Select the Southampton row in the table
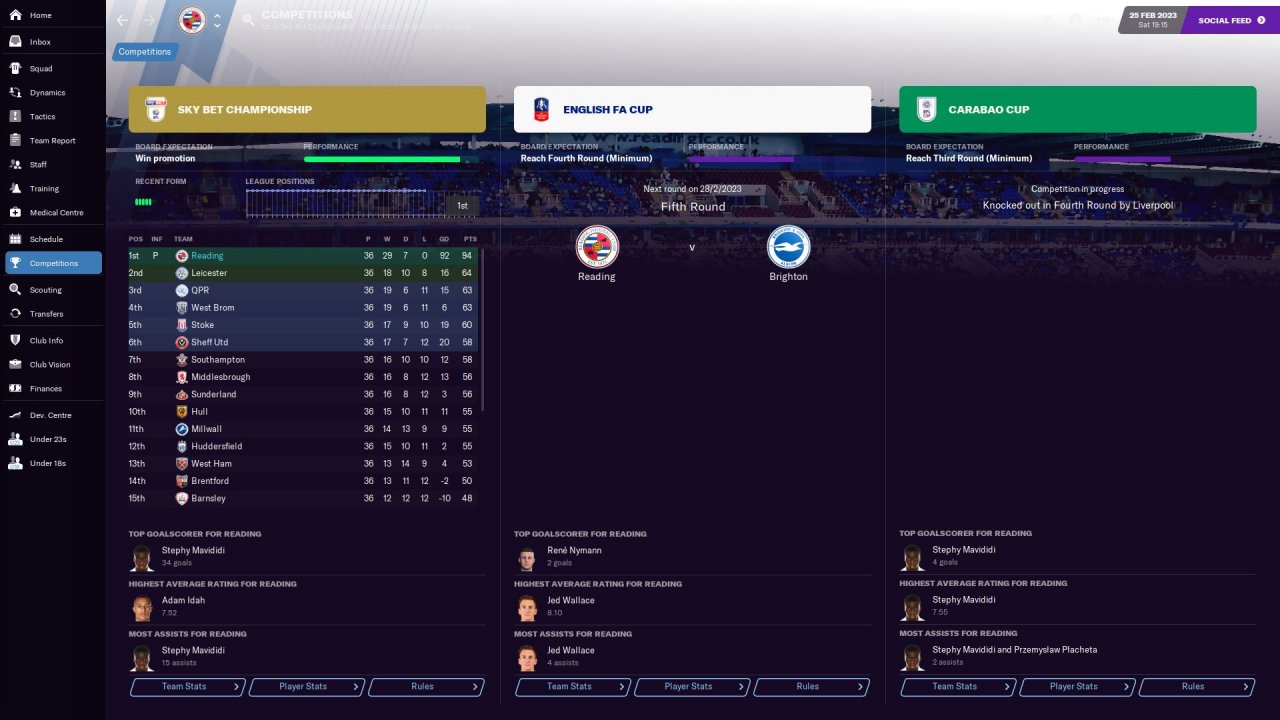The width and height of the screenshot is (1280, 720). pyautogui.click(x=218, y=360)
